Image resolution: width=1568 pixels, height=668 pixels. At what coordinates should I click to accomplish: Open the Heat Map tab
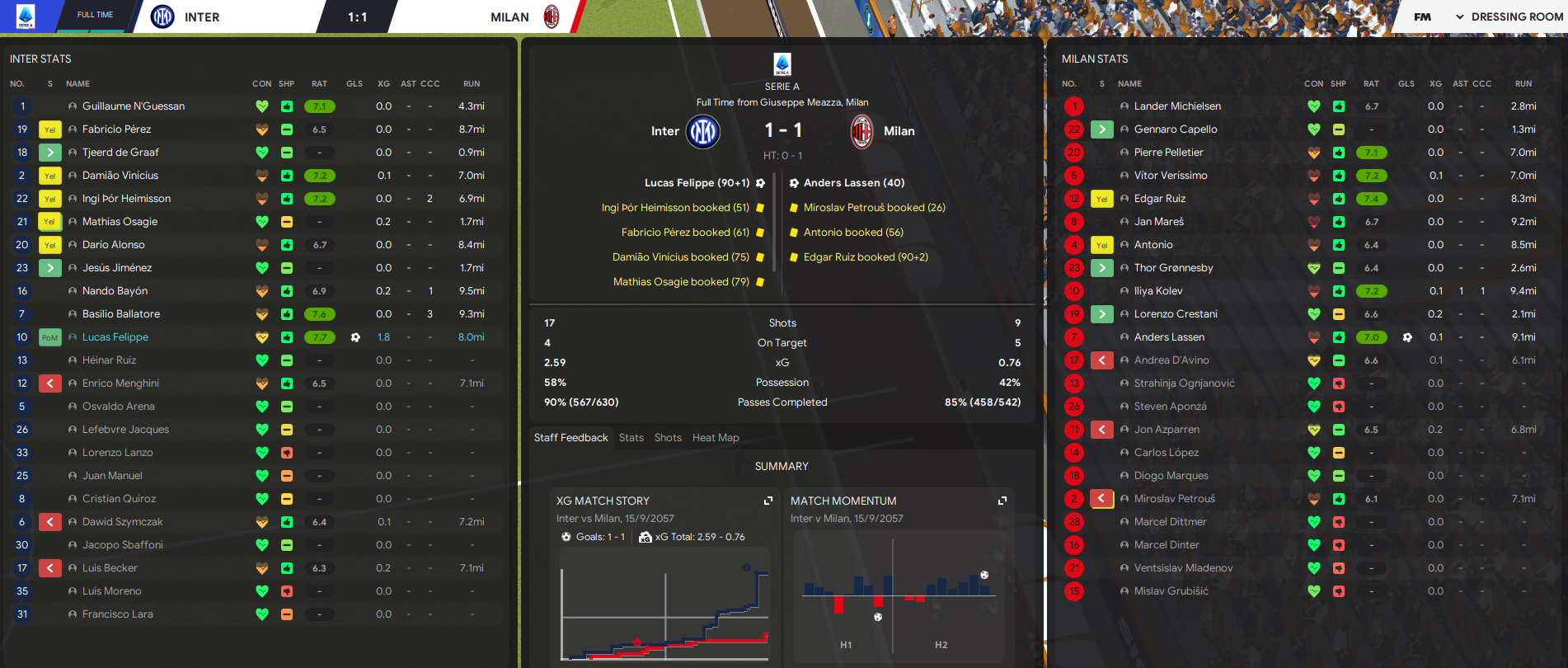(x=716, y=438)
